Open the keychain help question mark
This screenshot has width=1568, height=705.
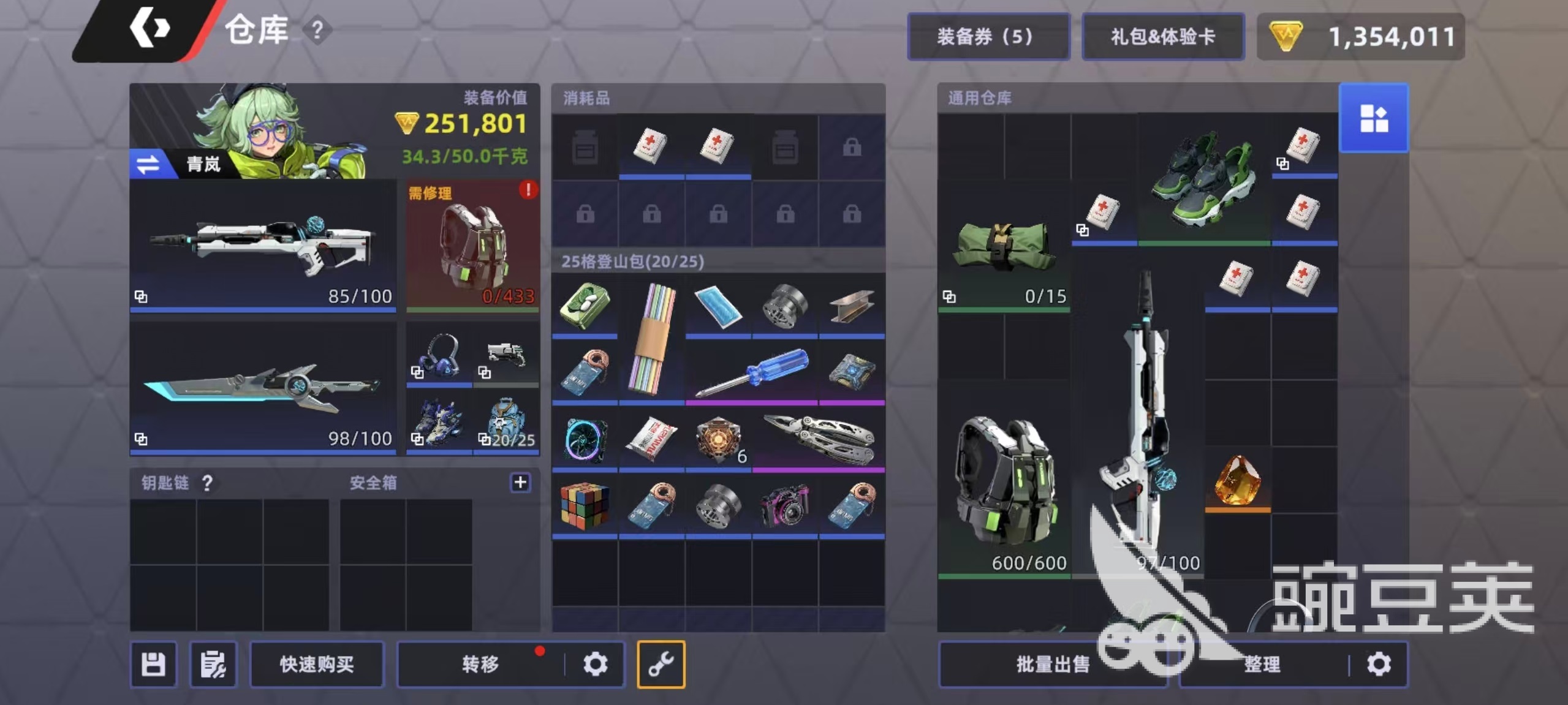(x=207, y=483)
